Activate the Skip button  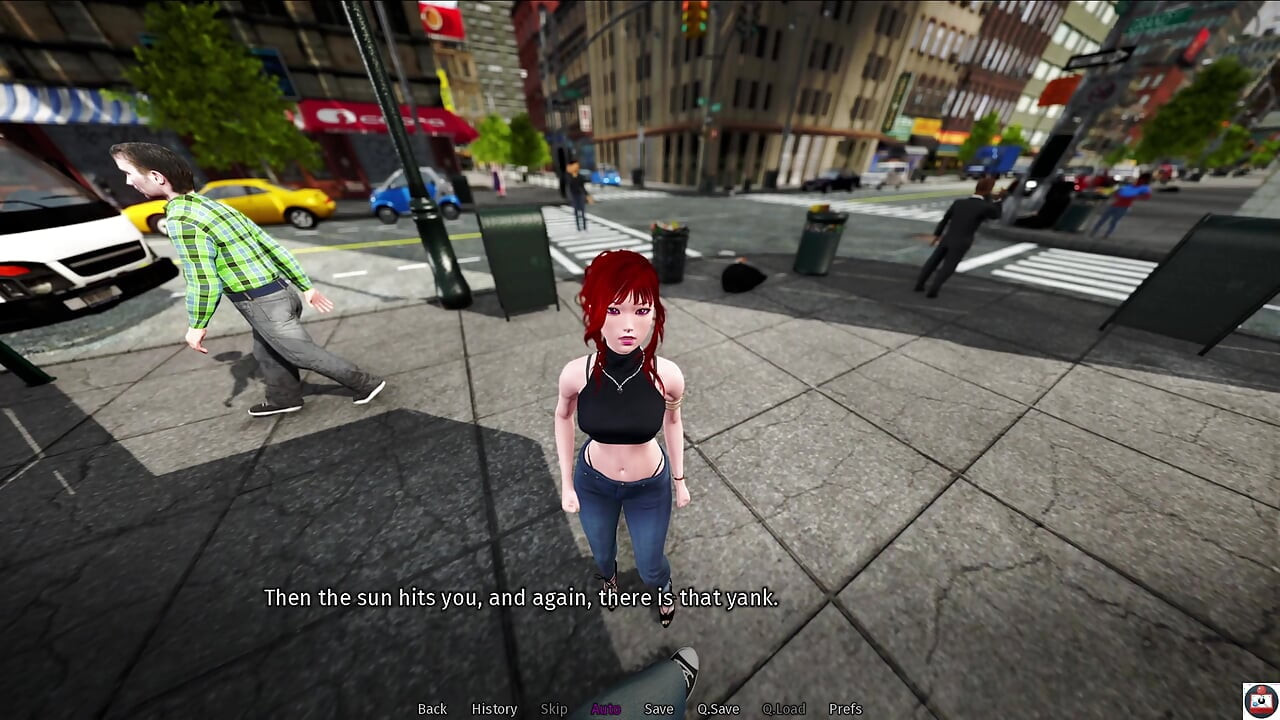(x=554, y=709)
